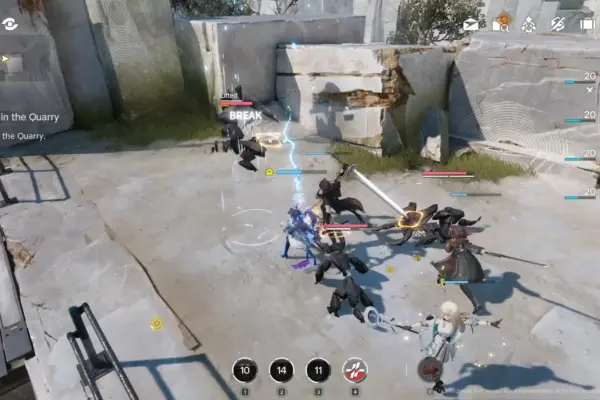Click the crossed-out toggle icon beside the briefcase
The height and width of the screenshot is (400, 600).
tap(558, 24)
